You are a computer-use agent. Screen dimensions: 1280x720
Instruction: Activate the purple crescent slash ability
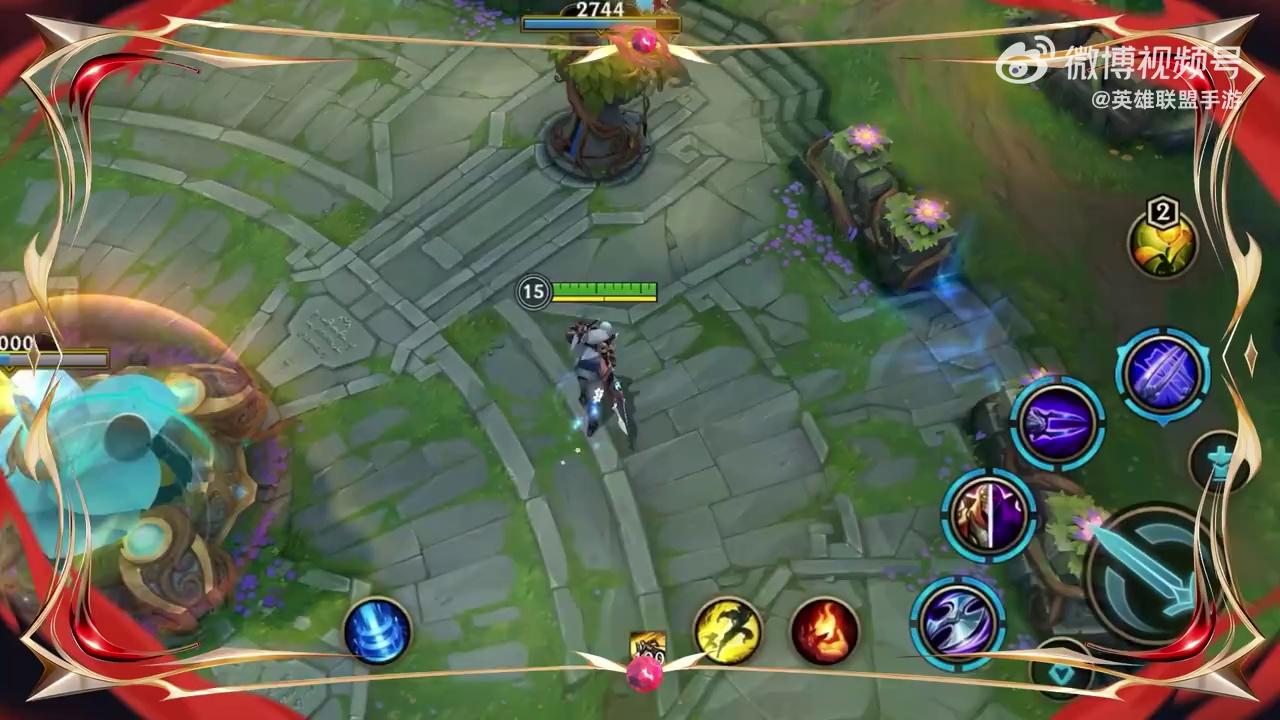coord(957,622)
